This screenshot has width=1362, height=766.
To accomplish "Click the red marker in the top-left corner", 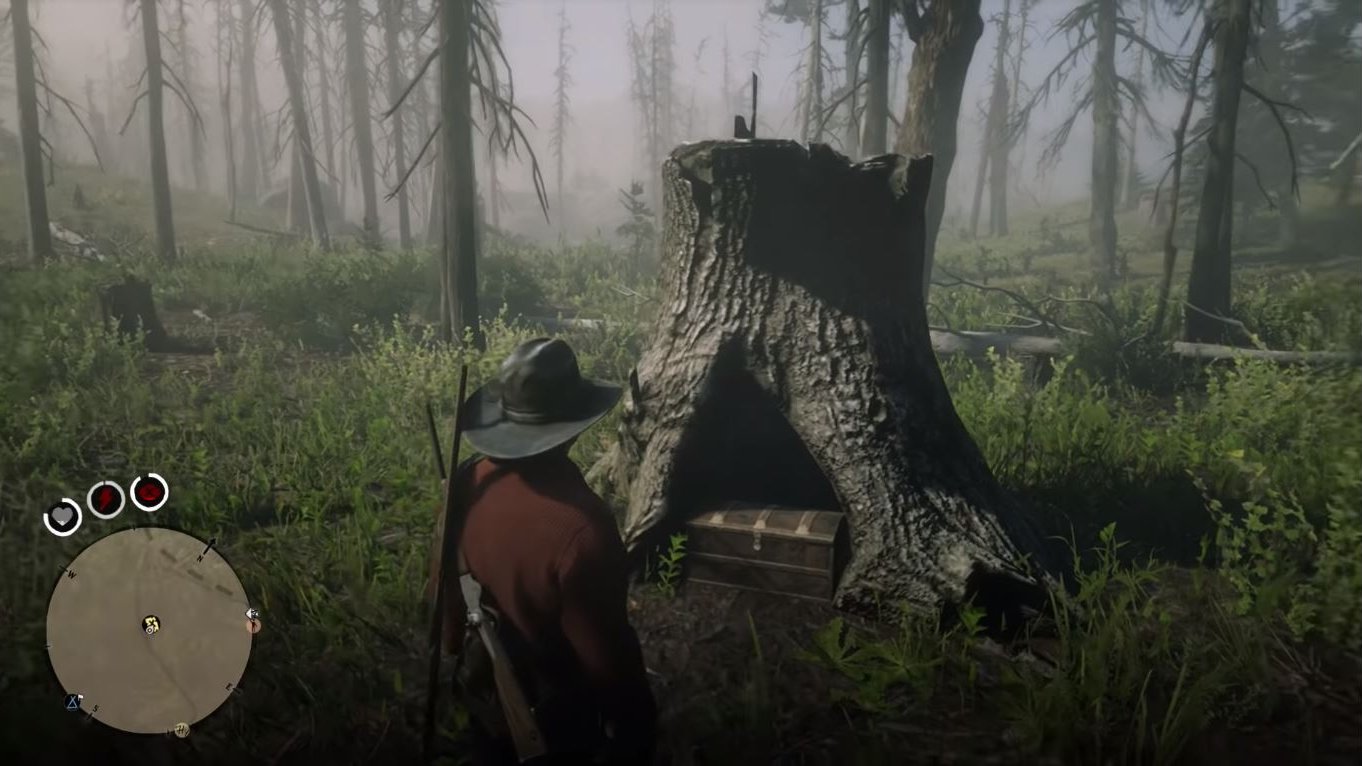I will point(147,490).
